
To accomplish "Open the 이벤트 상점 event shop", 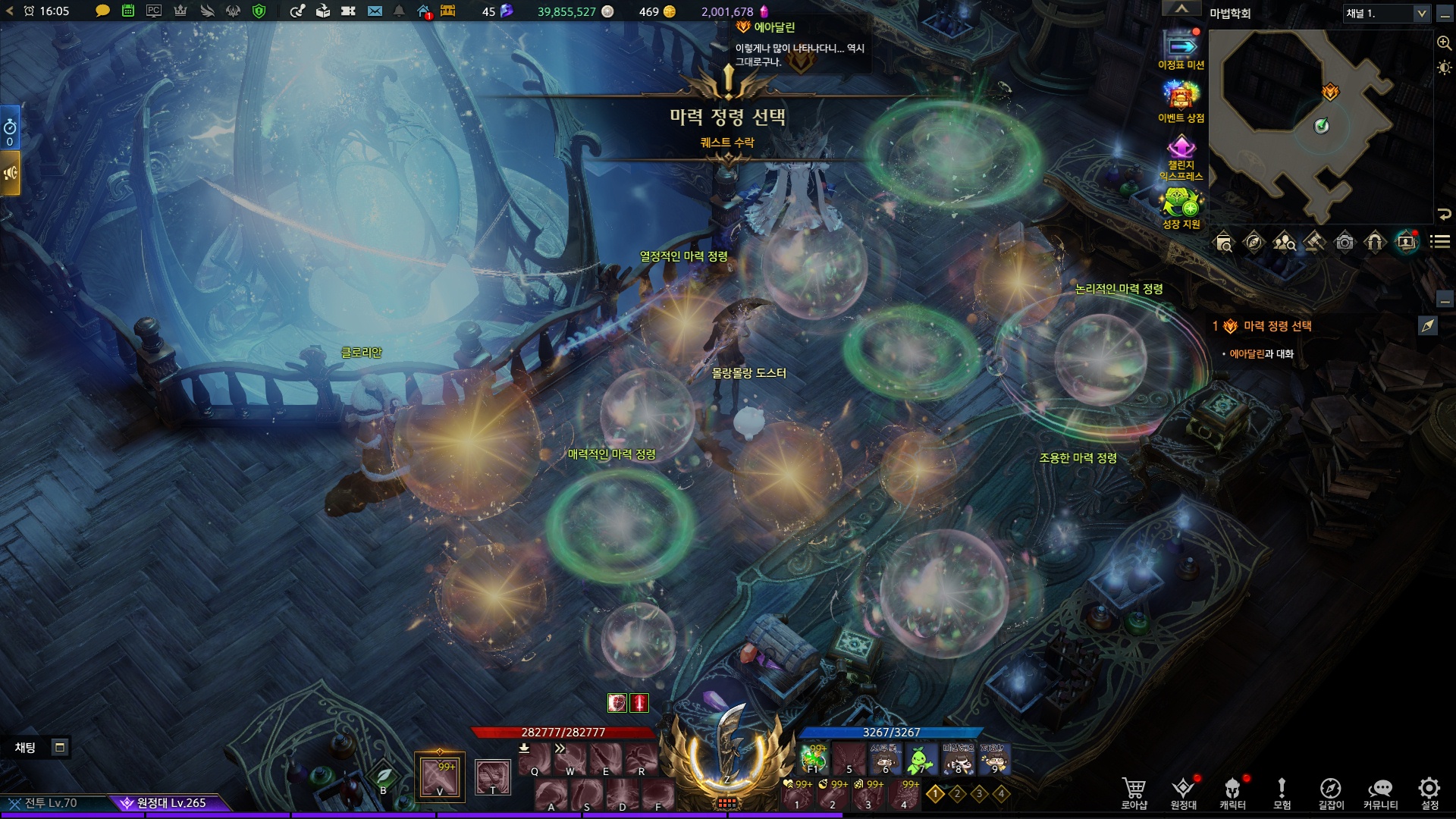I will [1181, 102].
